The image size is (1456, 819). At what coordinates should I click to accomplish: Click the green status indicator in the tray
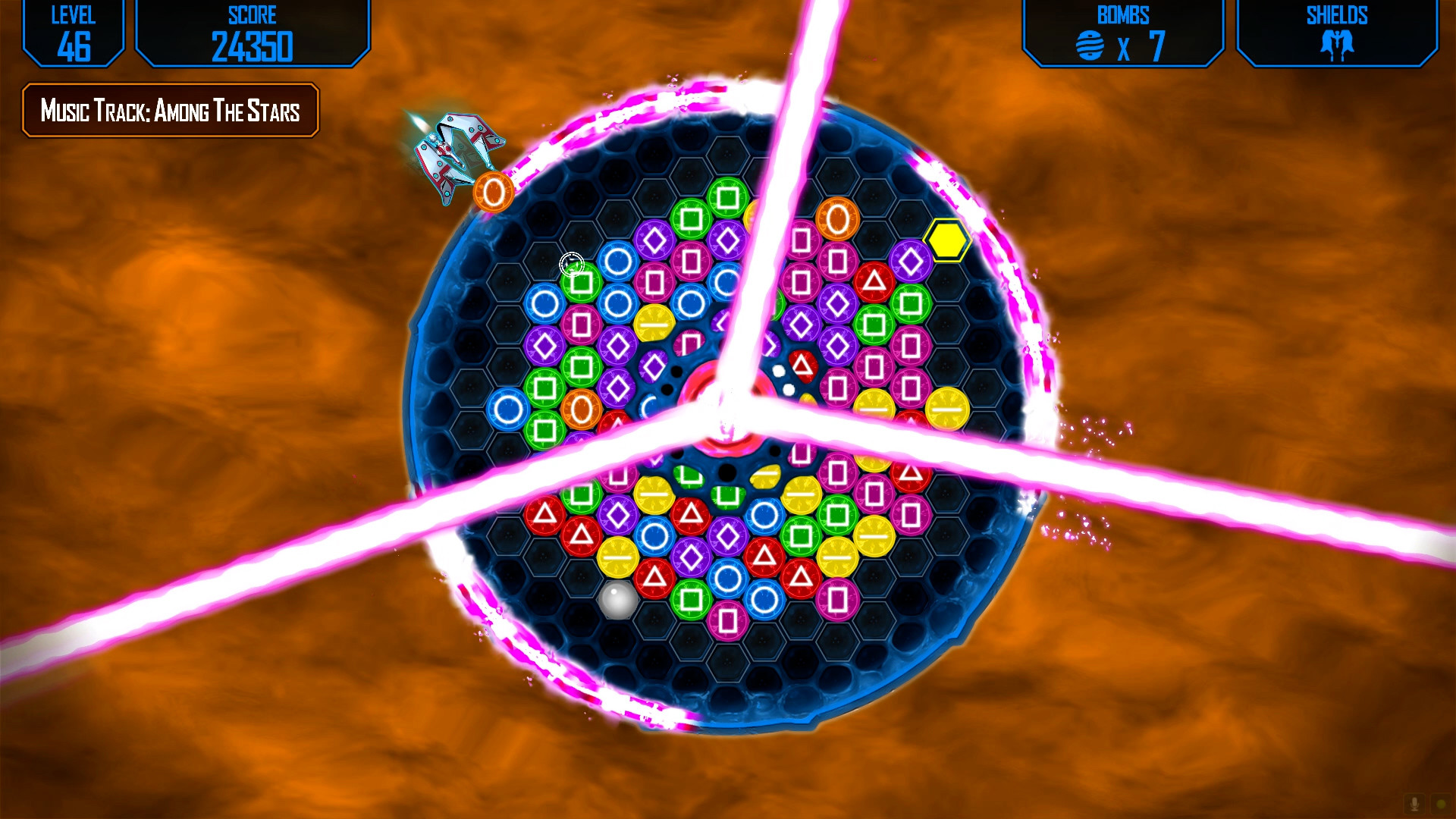pyautogui.click(x=1440, y=802)
